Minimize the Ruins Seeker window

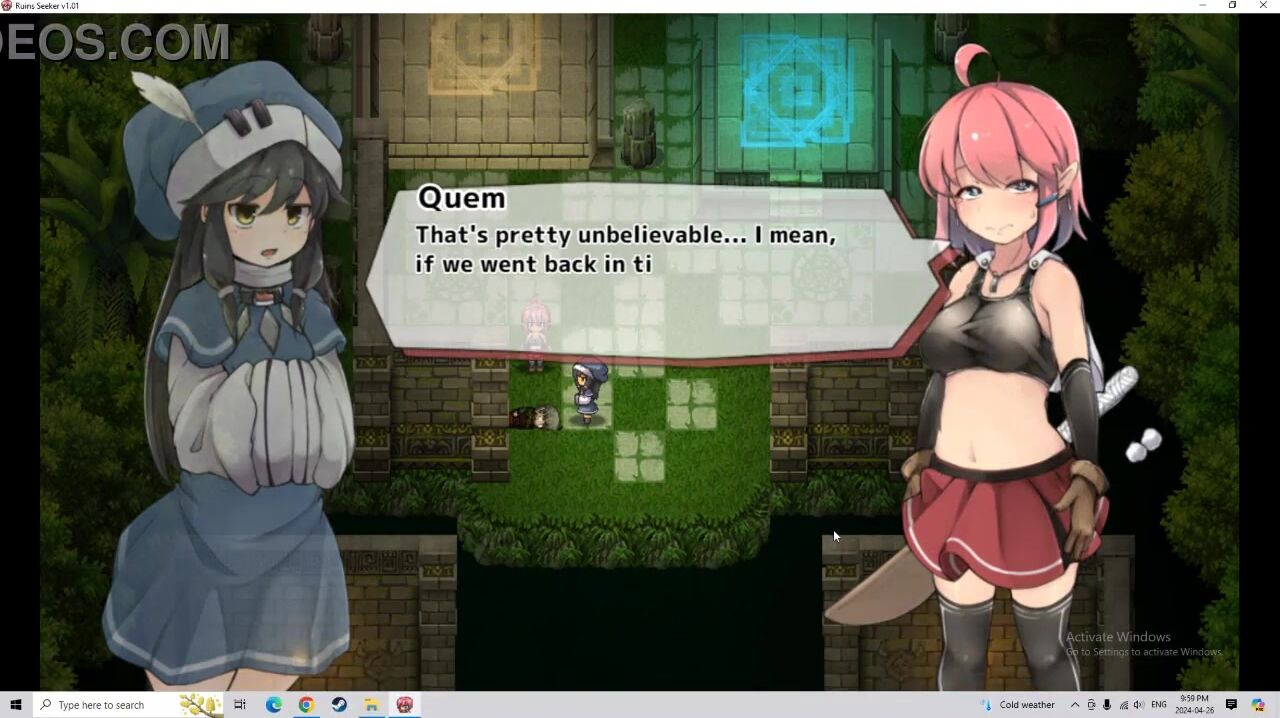(x=1202, y=5)
